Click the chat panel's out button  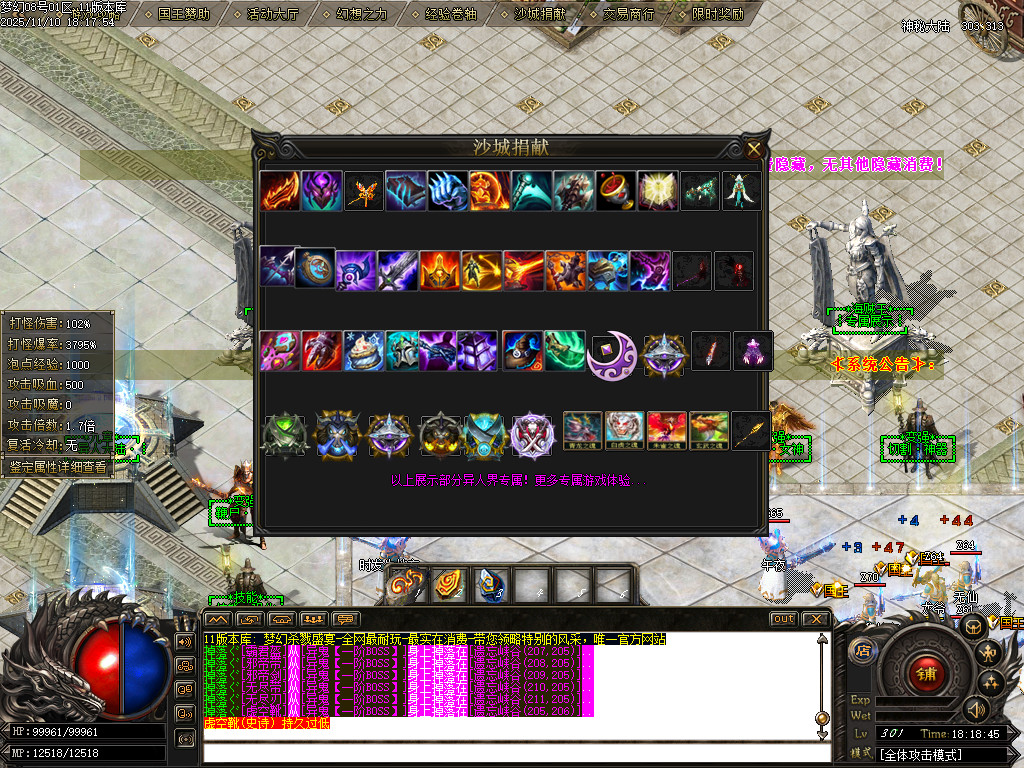click(784, 619)
